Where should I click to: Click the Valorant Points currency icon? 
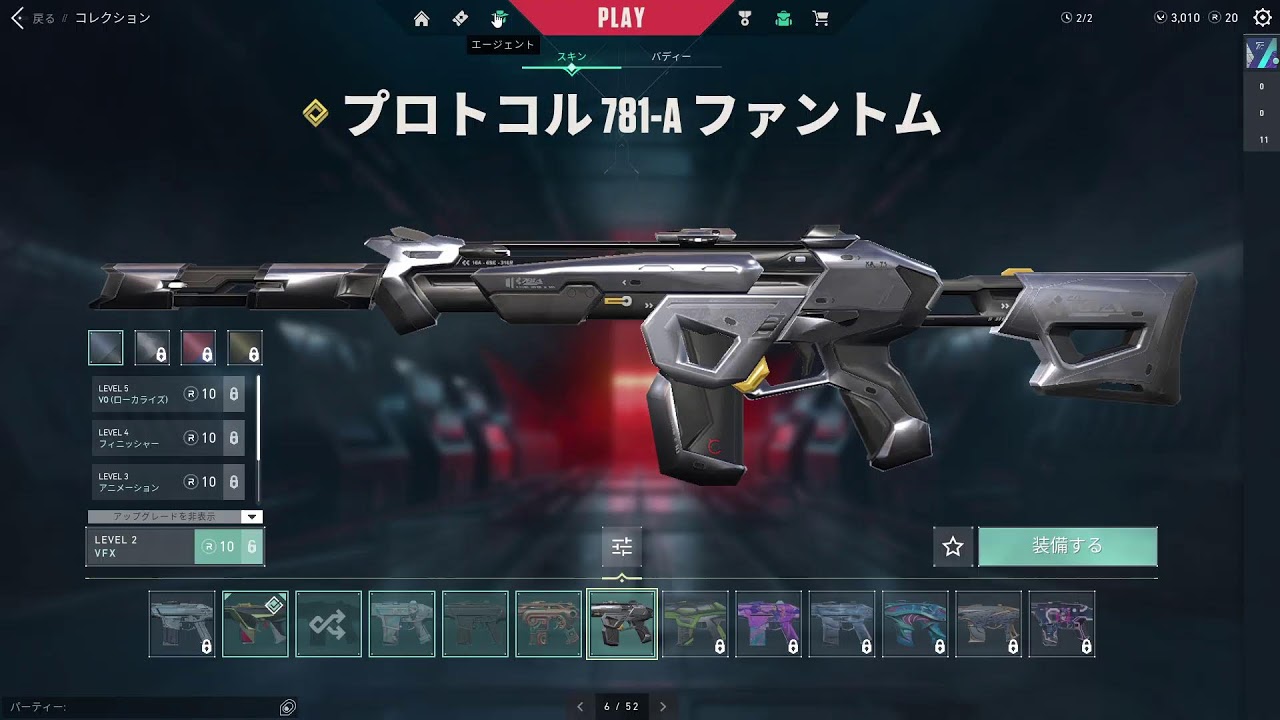coord(1160,17)
